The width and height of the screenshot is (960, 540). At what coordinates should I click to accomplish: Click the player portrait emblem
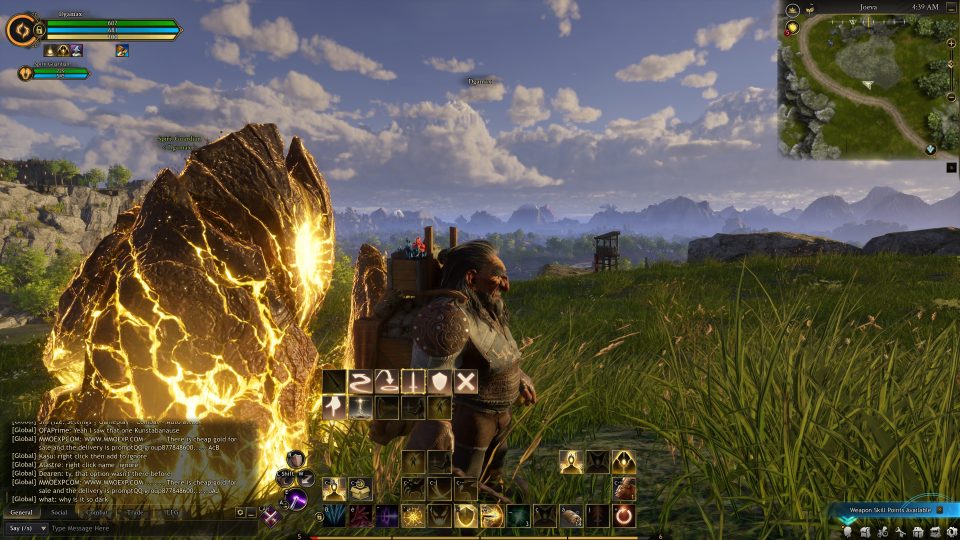coord(20,30)
